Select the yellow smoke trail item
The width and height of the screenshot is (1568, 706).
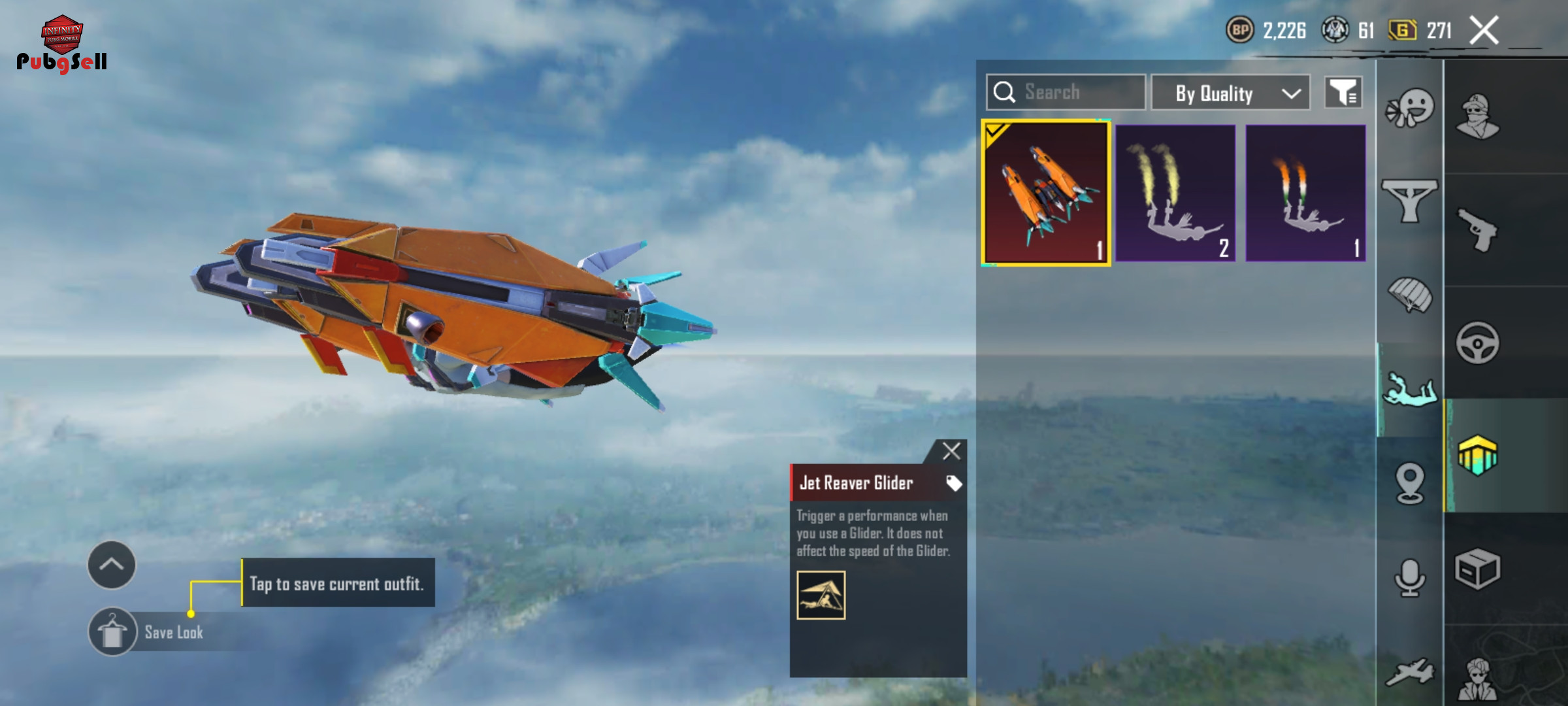point(1175,193)
